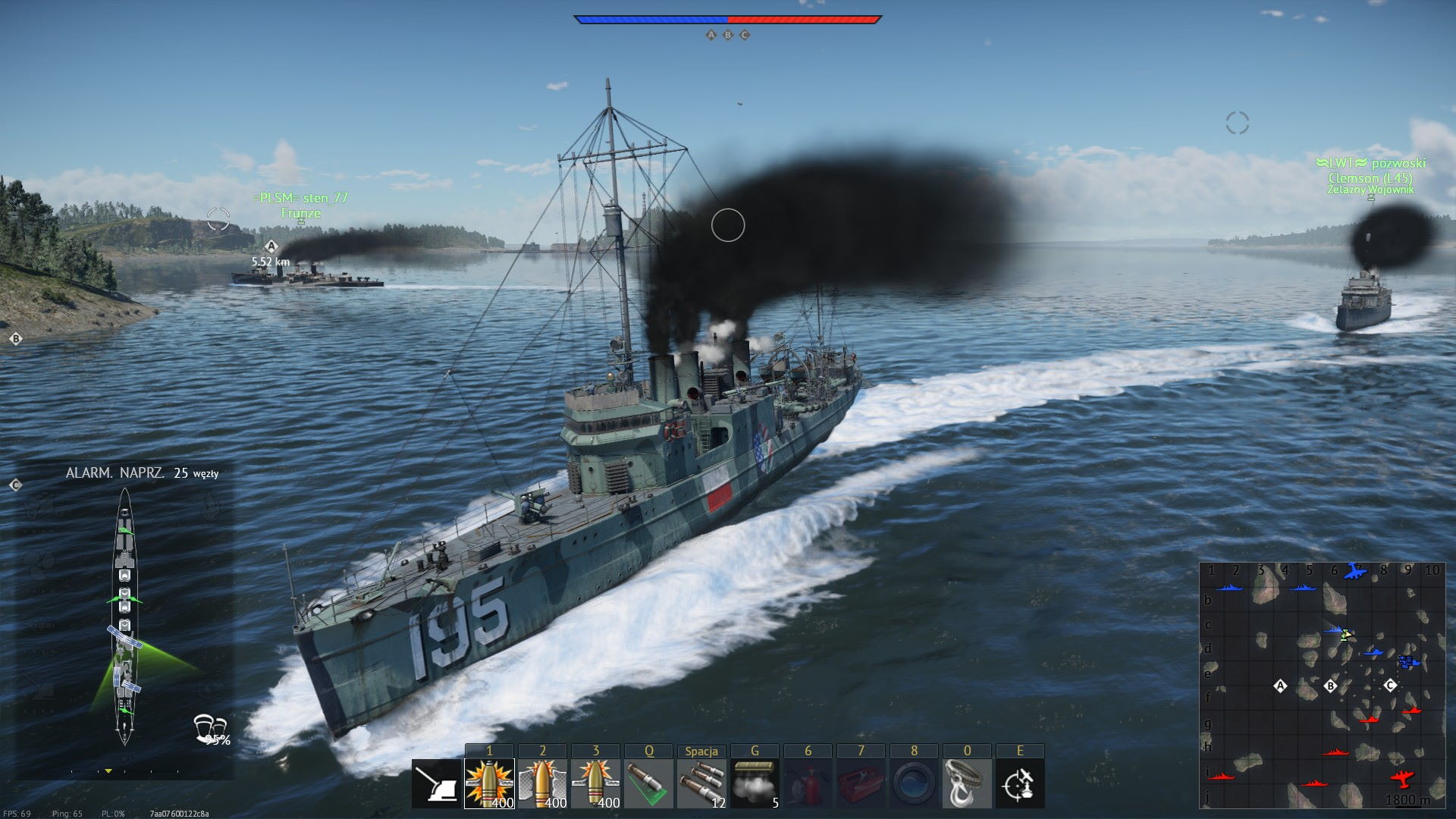Click capture point C on the minimap
The image size is (1456, 819).
pos(1390,686)
